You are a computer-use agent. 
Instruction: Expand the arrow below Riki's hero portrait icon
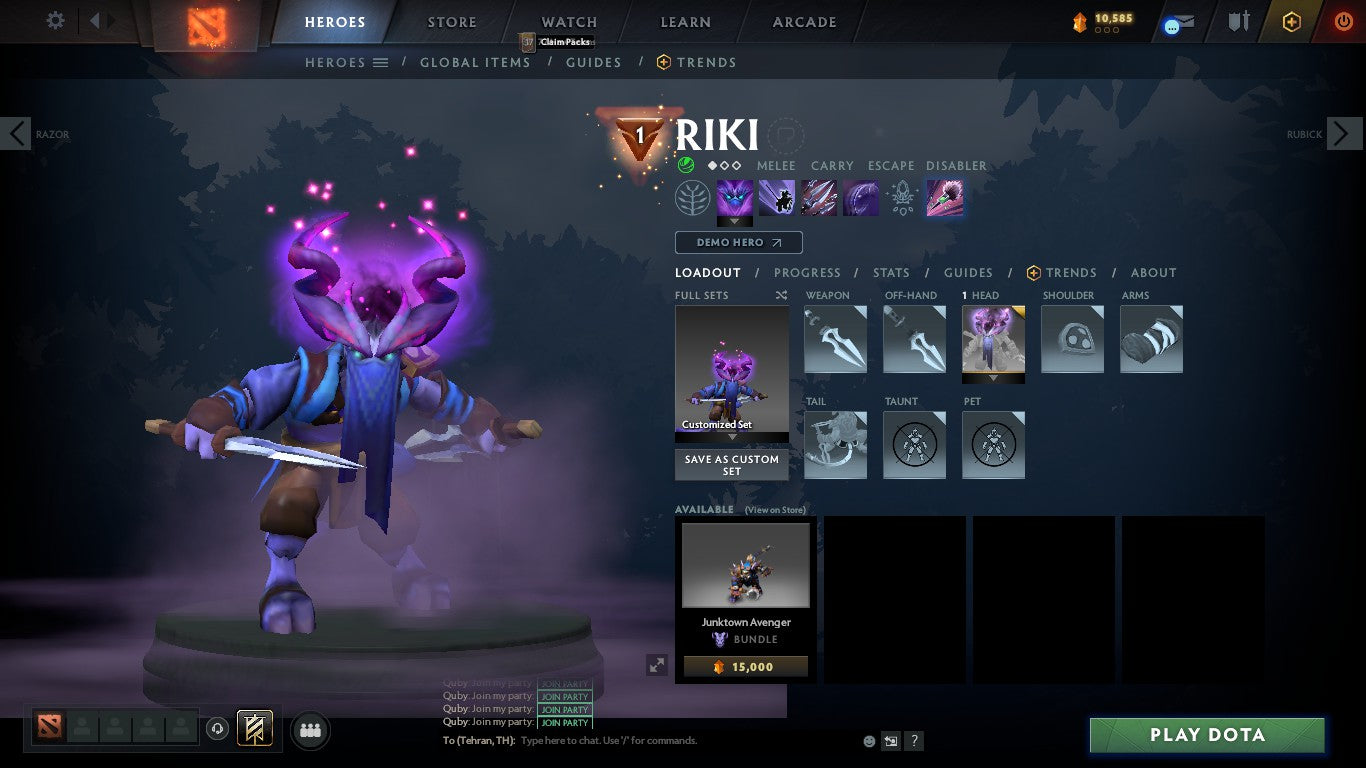735,222
